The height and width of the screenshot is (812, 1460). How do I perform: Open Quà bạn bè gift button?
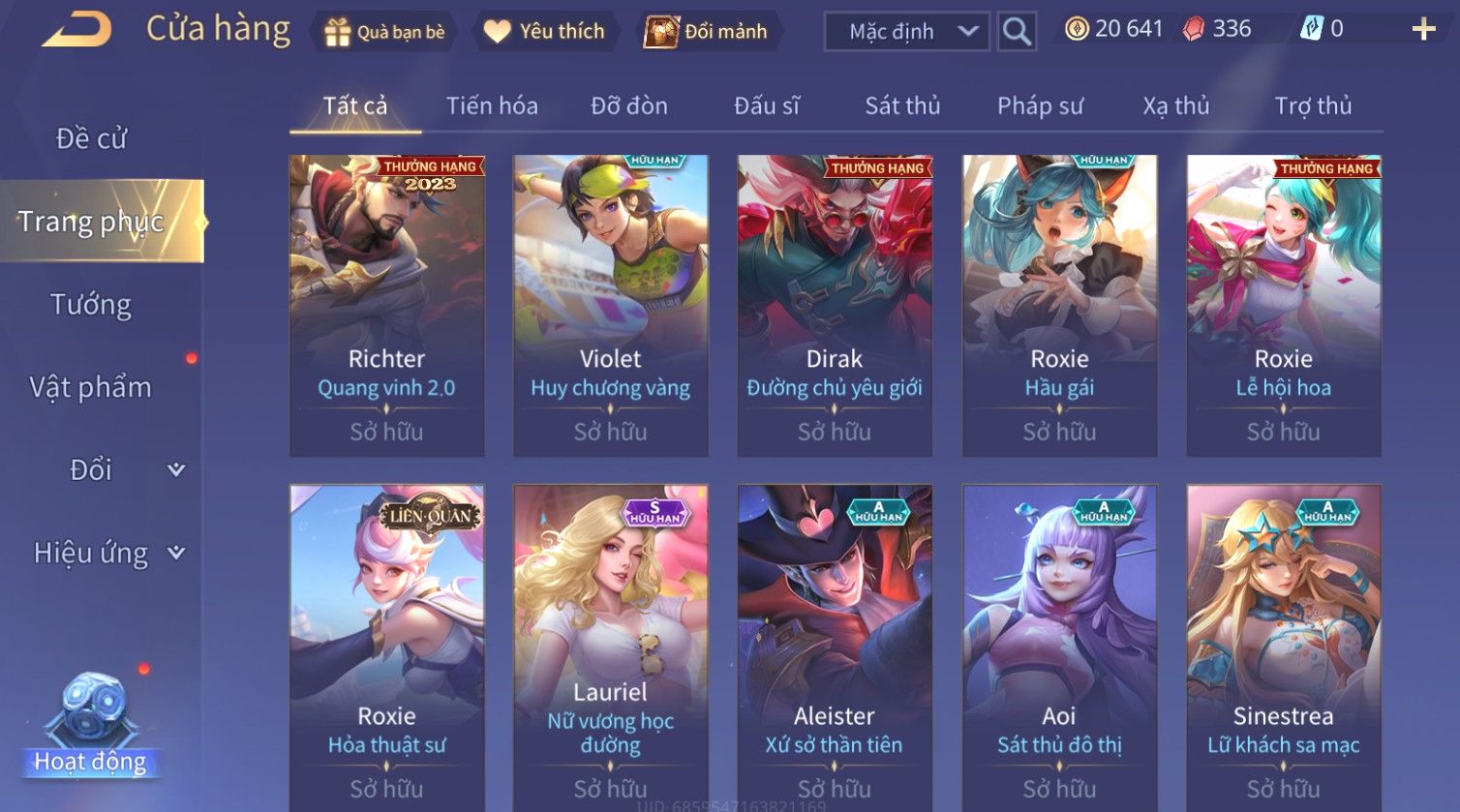(385, 32)
